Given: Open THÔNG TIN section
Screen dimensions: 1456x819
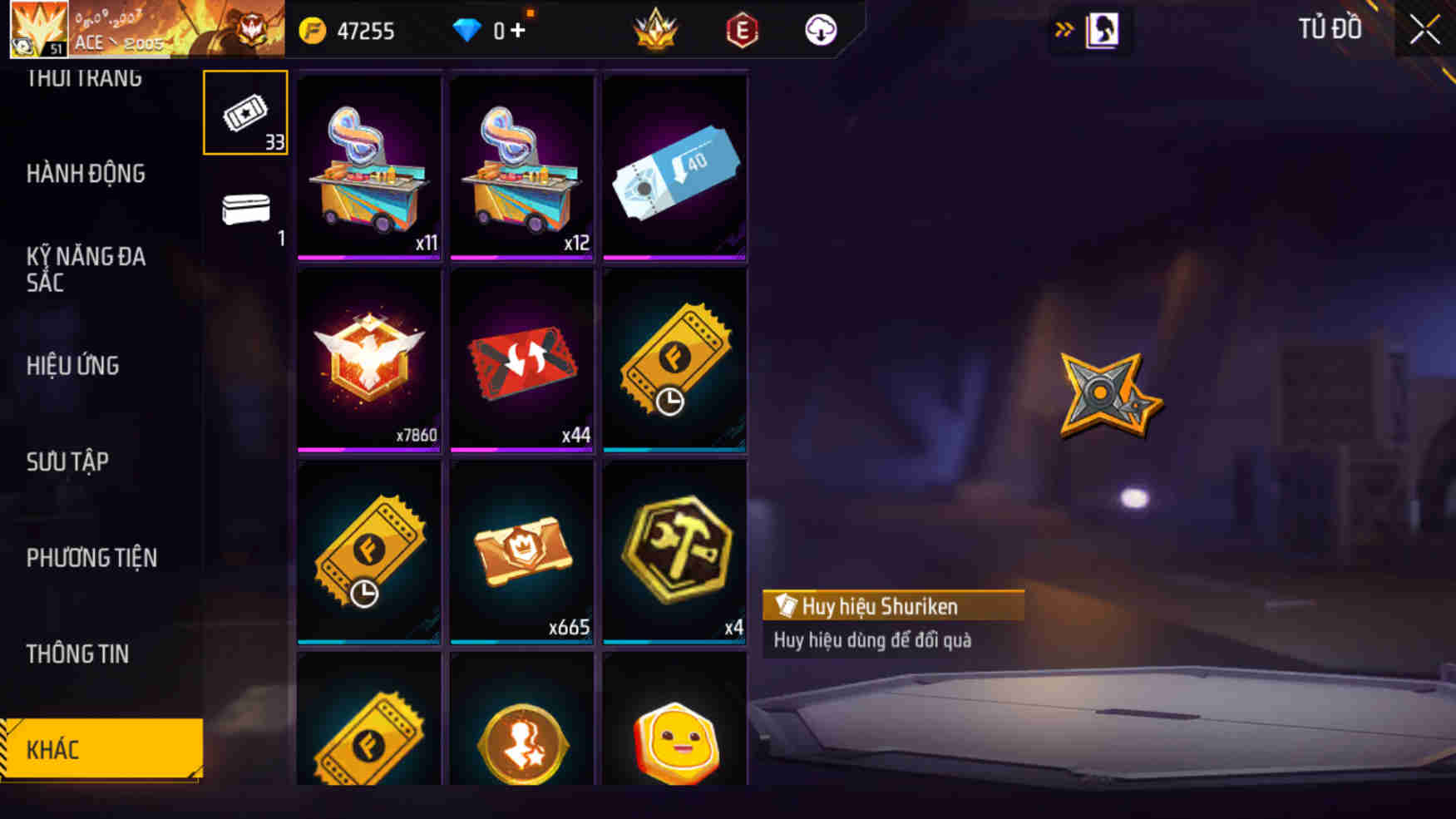Looking at the screenshot, I should 79,654.
